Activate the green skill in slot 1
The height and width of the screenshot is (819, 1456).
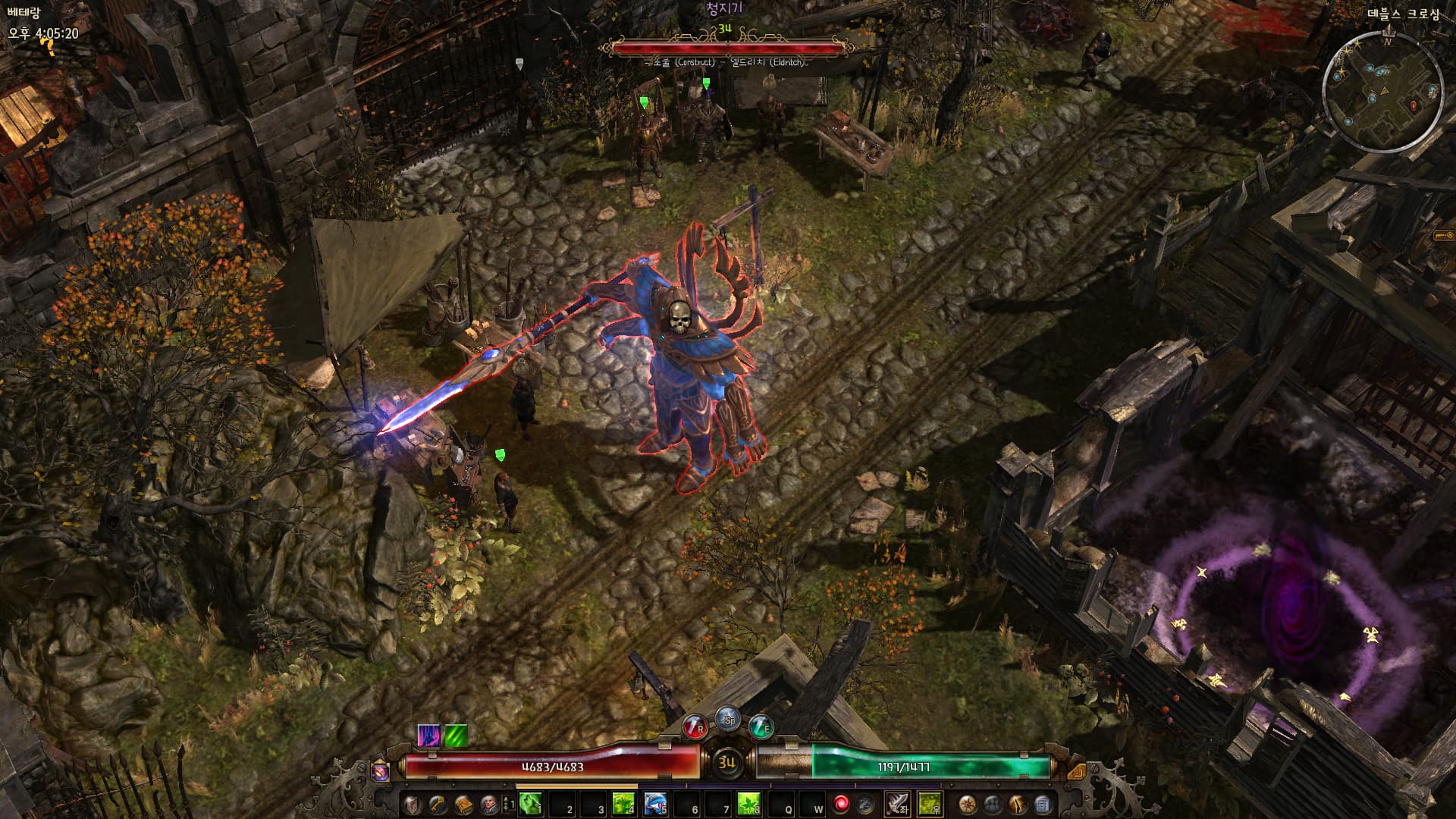click(x=530, y=804)
